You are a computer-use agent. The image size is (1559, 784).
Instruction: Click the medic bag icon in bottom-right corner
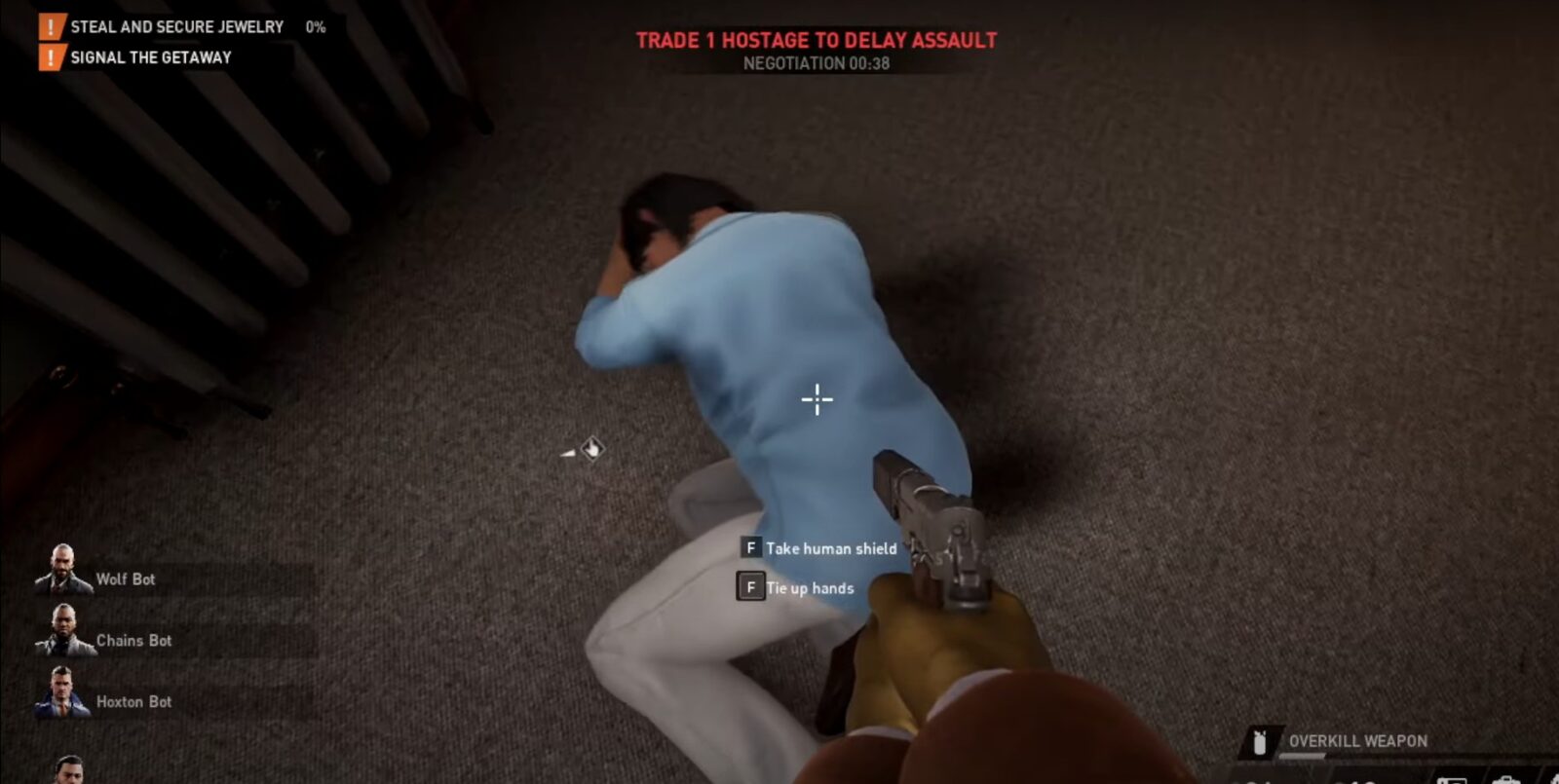[x=1507, y=779]
